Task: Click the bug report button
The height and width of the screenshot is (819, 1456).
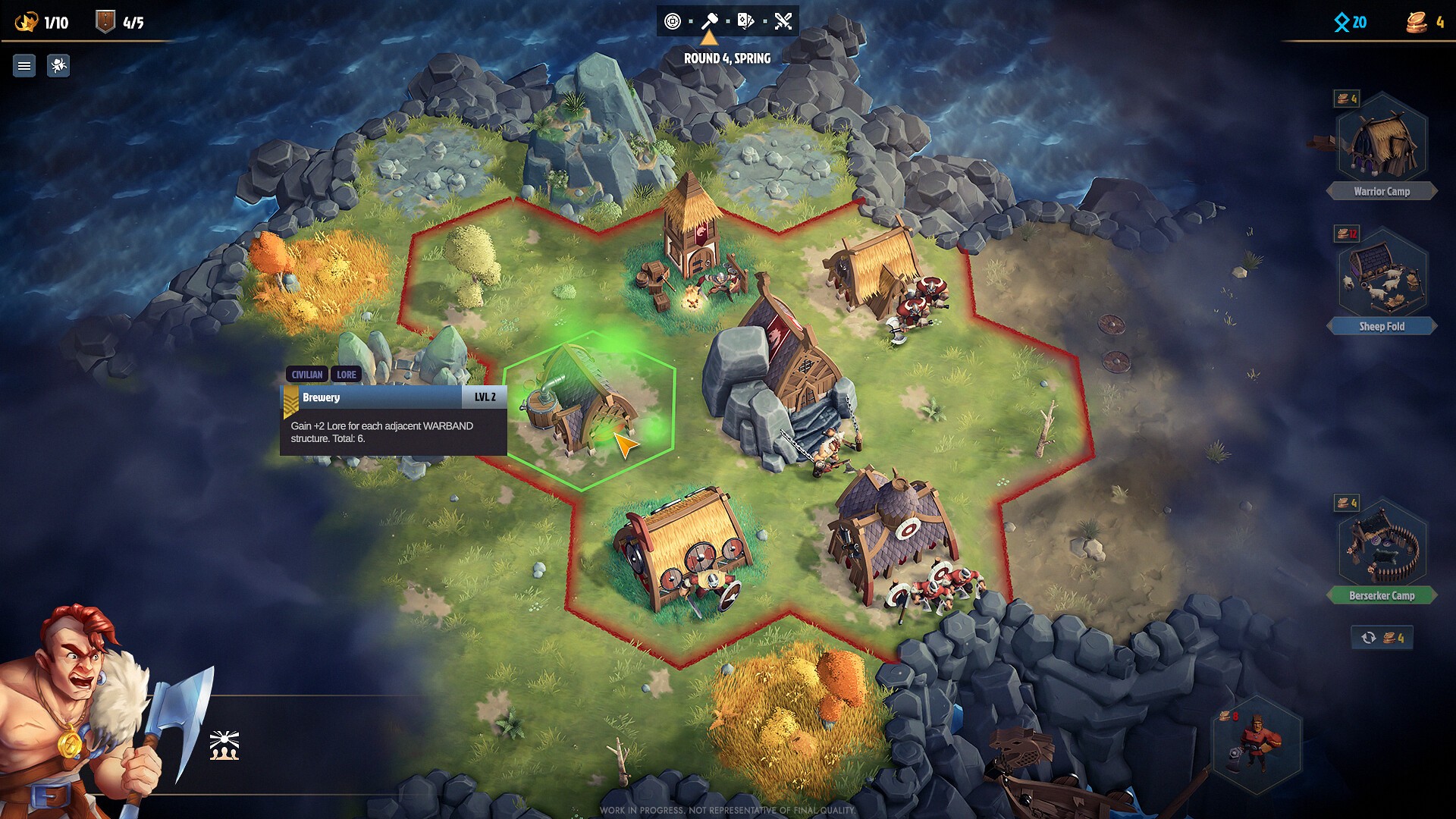Action: 58,66
